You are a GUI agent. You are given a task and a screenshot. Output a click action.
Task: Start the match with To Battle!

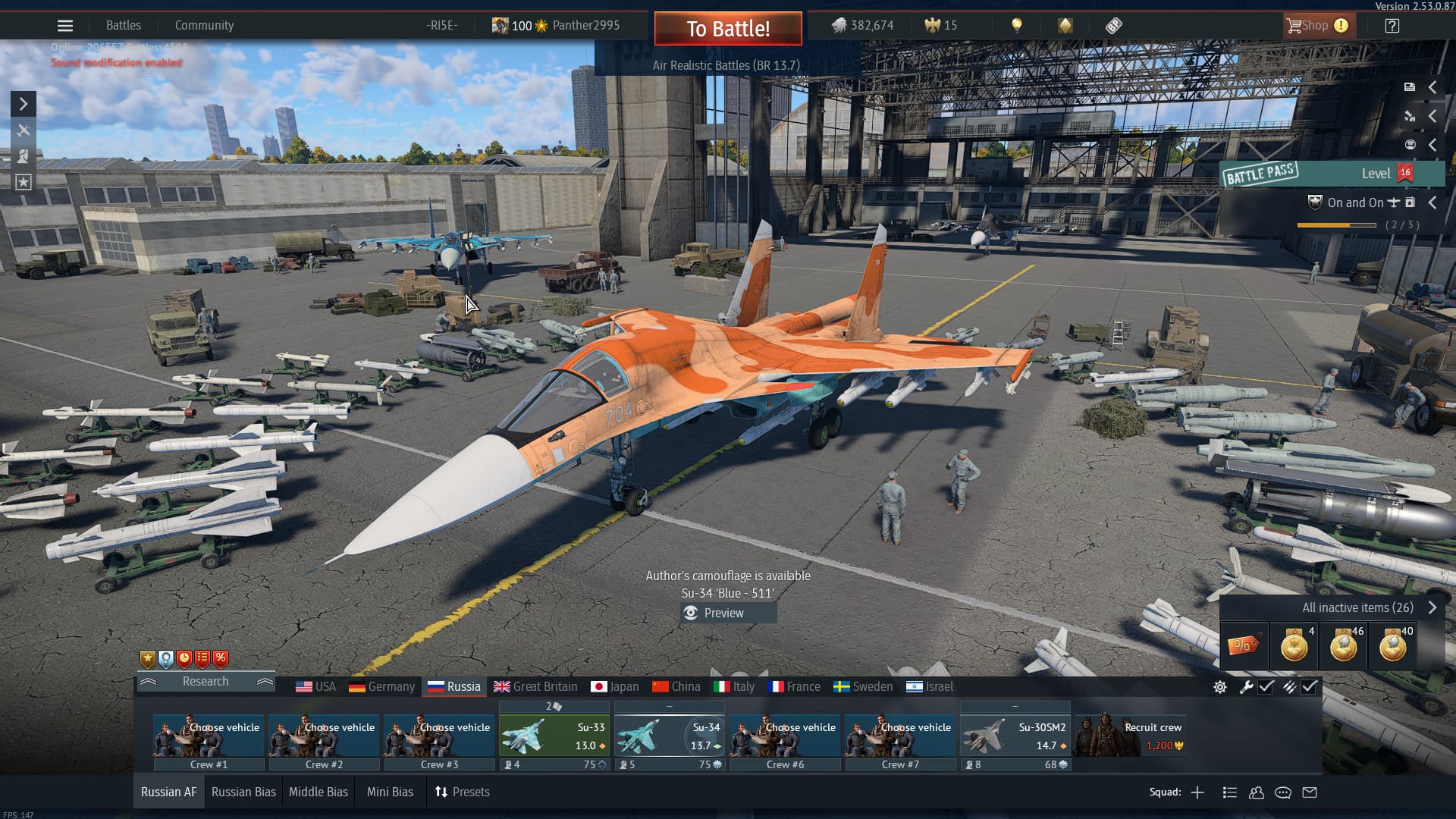pyautogui.click(x=728, y=29)
